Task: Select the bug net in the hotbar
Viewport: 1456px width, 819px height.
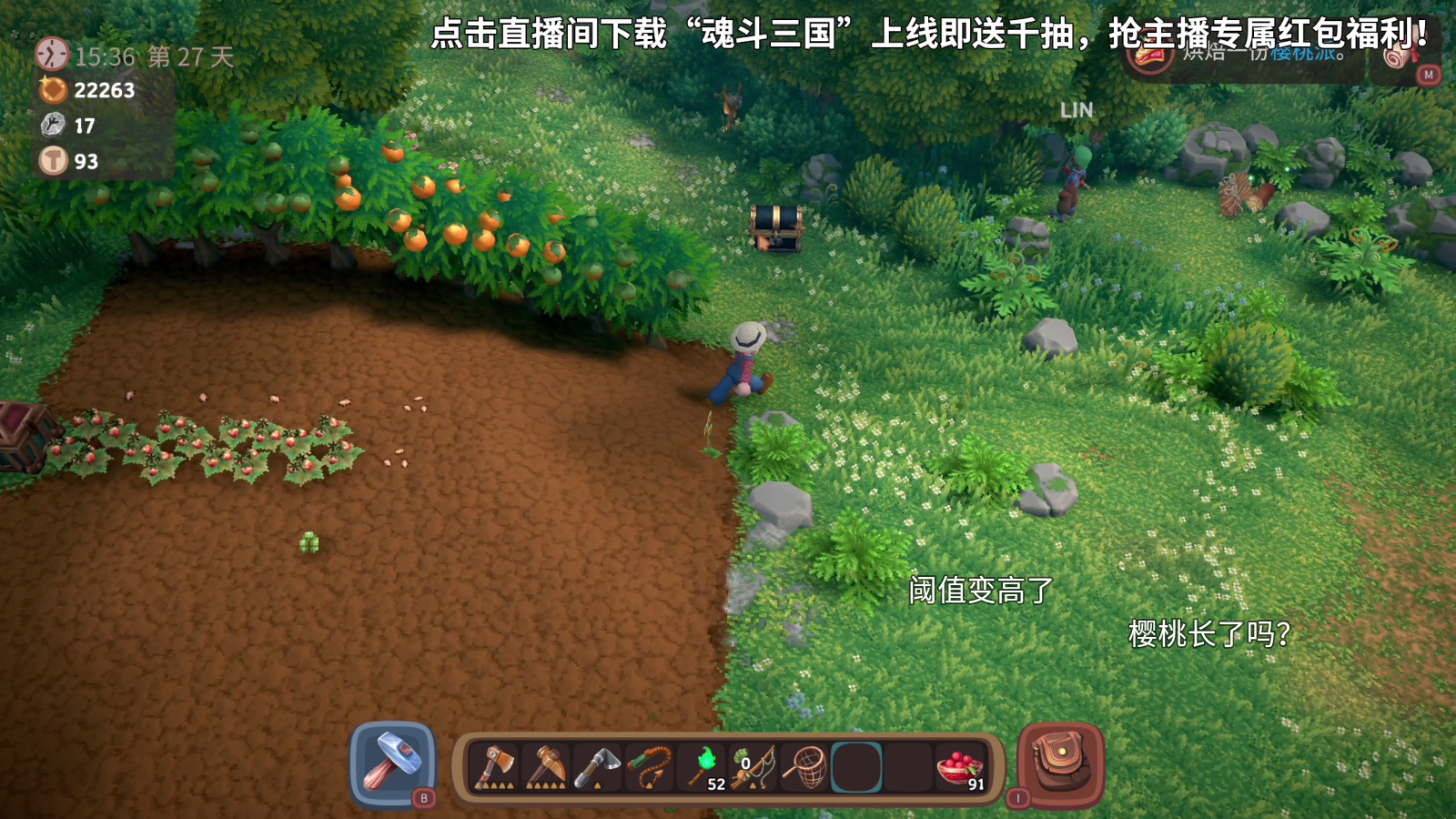Action: pos(805,766)
